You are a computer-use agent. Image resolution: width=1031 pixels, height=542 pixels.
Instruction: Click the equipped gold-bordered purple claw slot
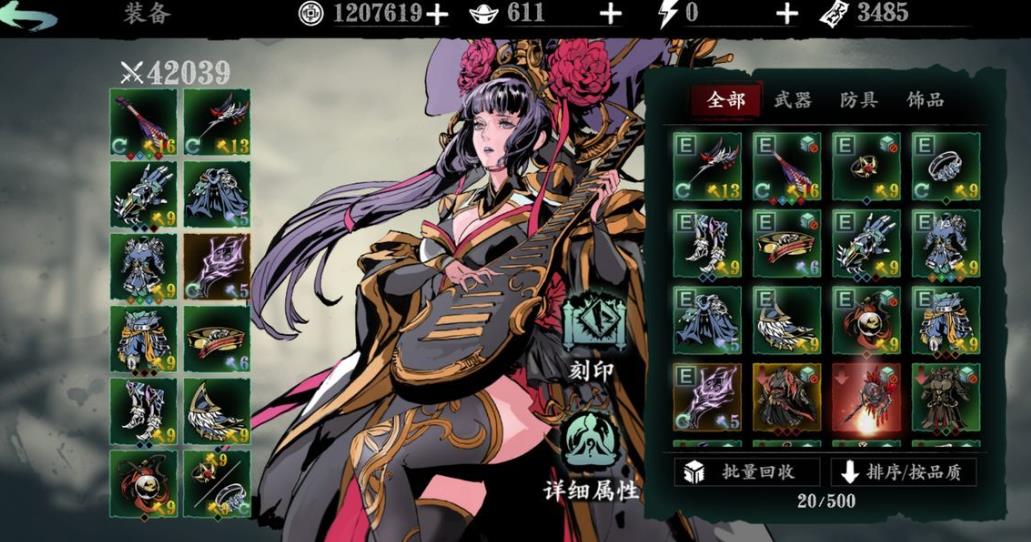click(x=217, y=267)
